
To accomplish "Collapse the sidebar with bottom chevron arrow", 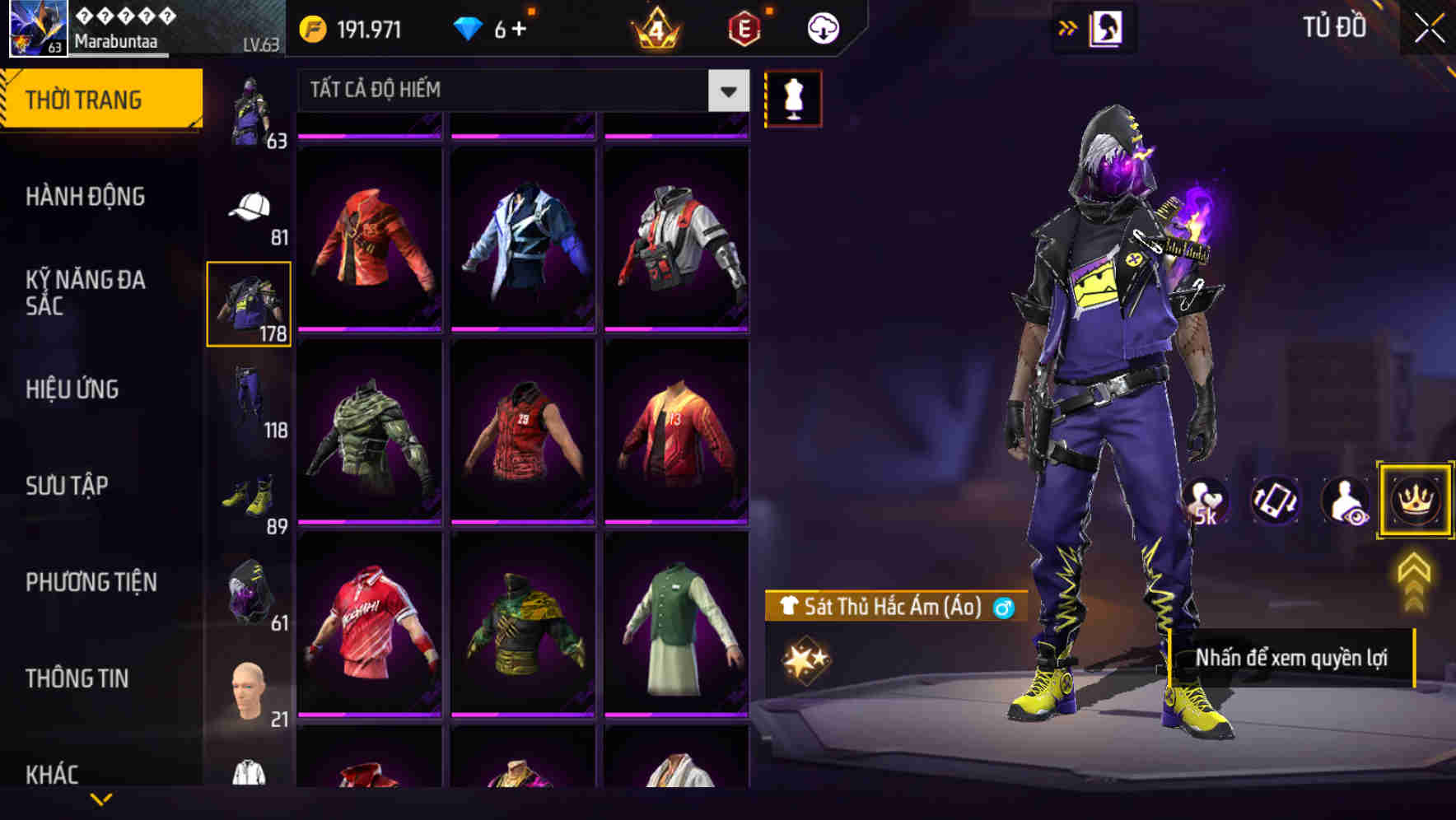I will [103, 799].
